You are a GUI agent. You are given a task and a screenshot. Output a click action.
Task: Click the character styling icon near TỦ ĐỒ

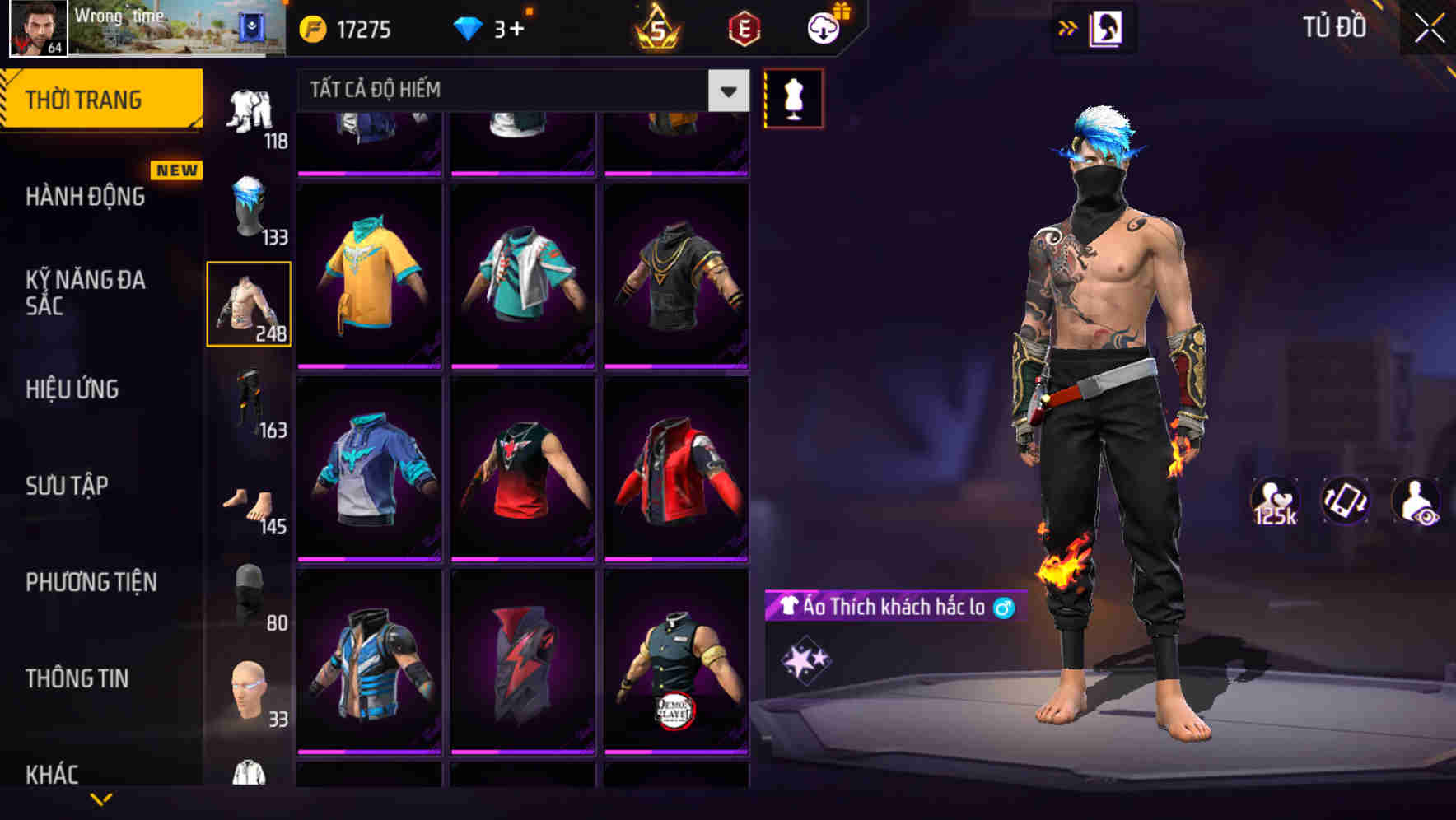tap(1108, 27)
